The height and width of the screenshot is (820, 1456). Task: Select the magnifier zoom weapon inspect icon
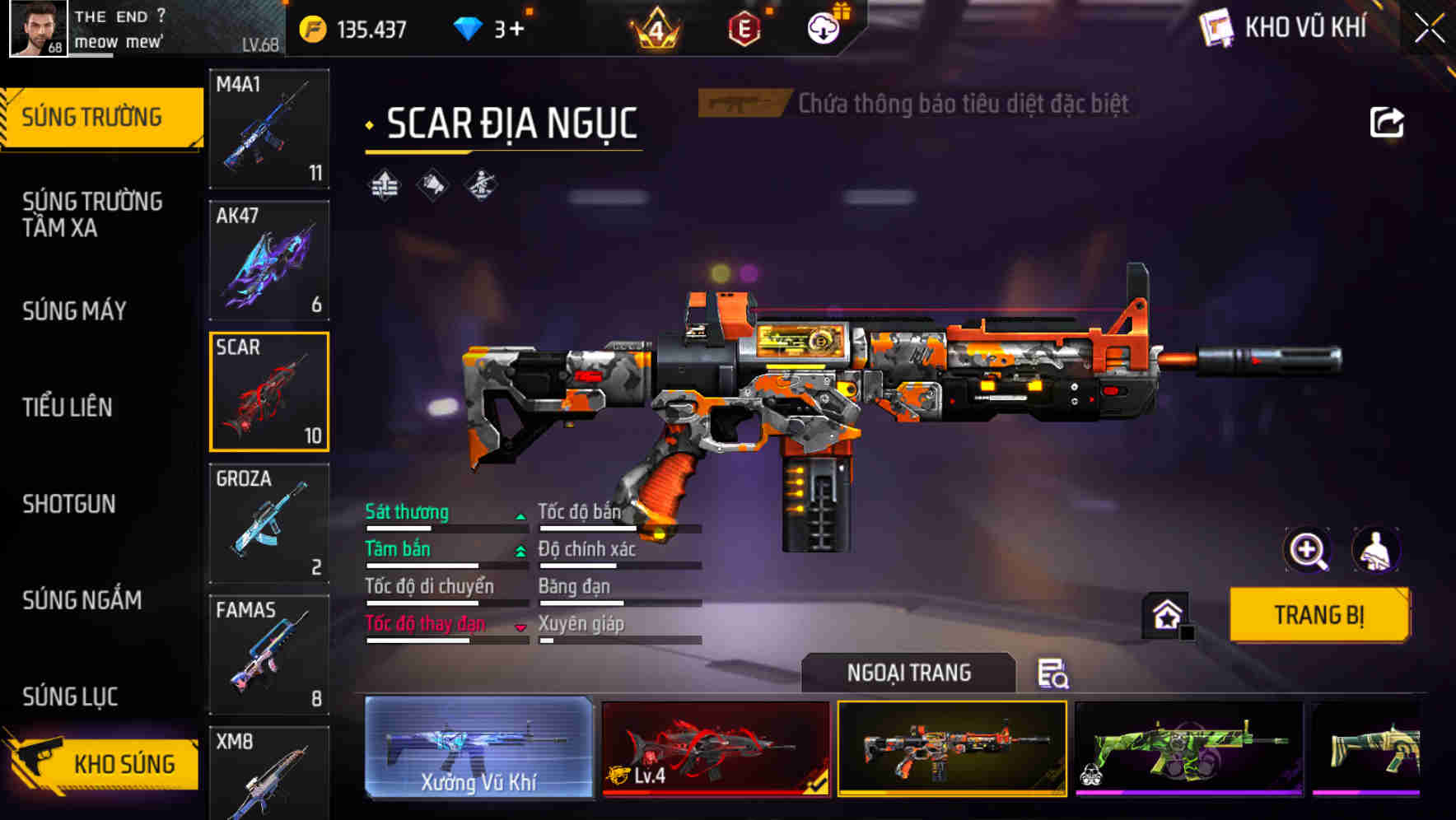click(x=1306, y=550)
